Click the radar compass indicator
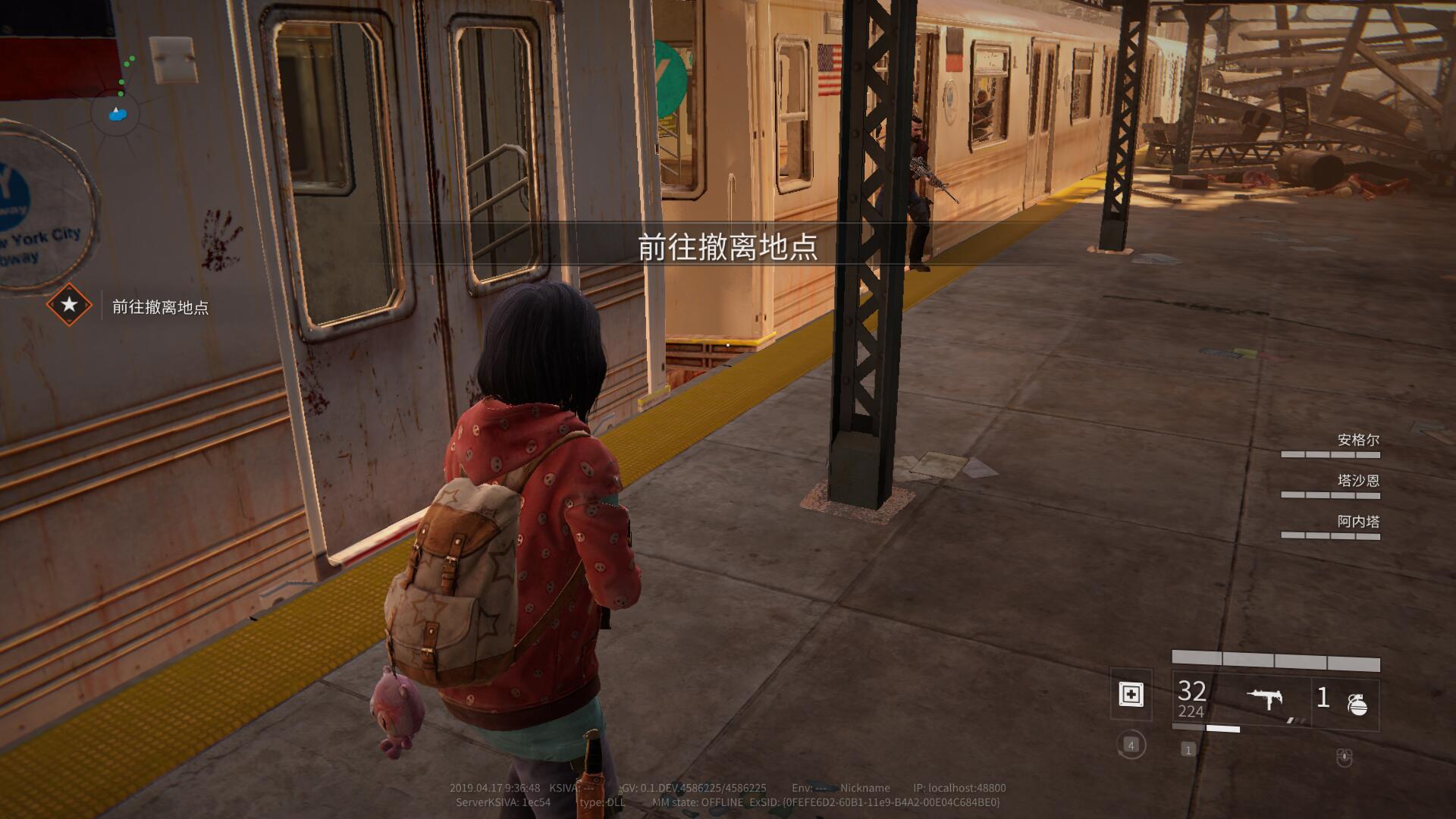The width and height of the screenshot is (1456, 819). 116,115
